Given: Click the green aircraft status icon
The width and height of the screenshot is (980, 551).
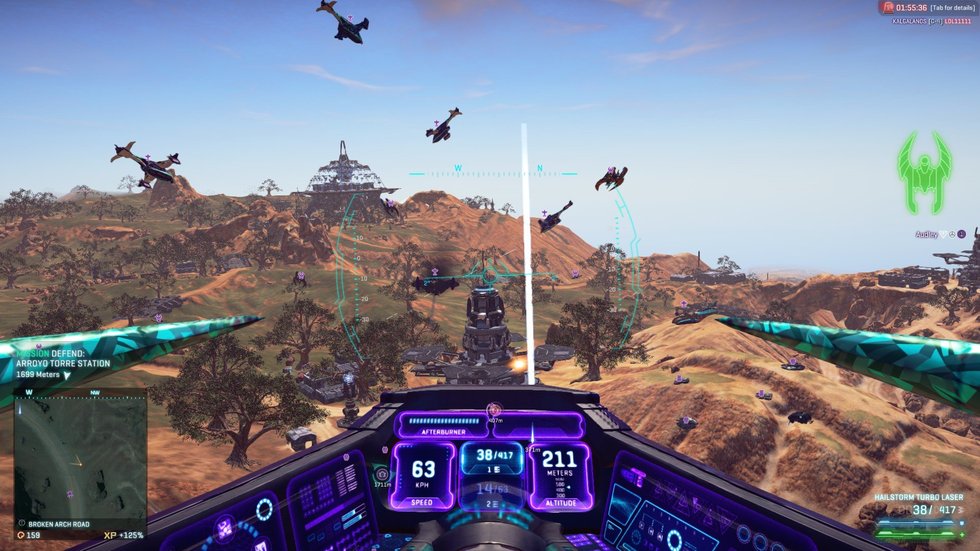Looking at the screenshot, I should point(923,173).
